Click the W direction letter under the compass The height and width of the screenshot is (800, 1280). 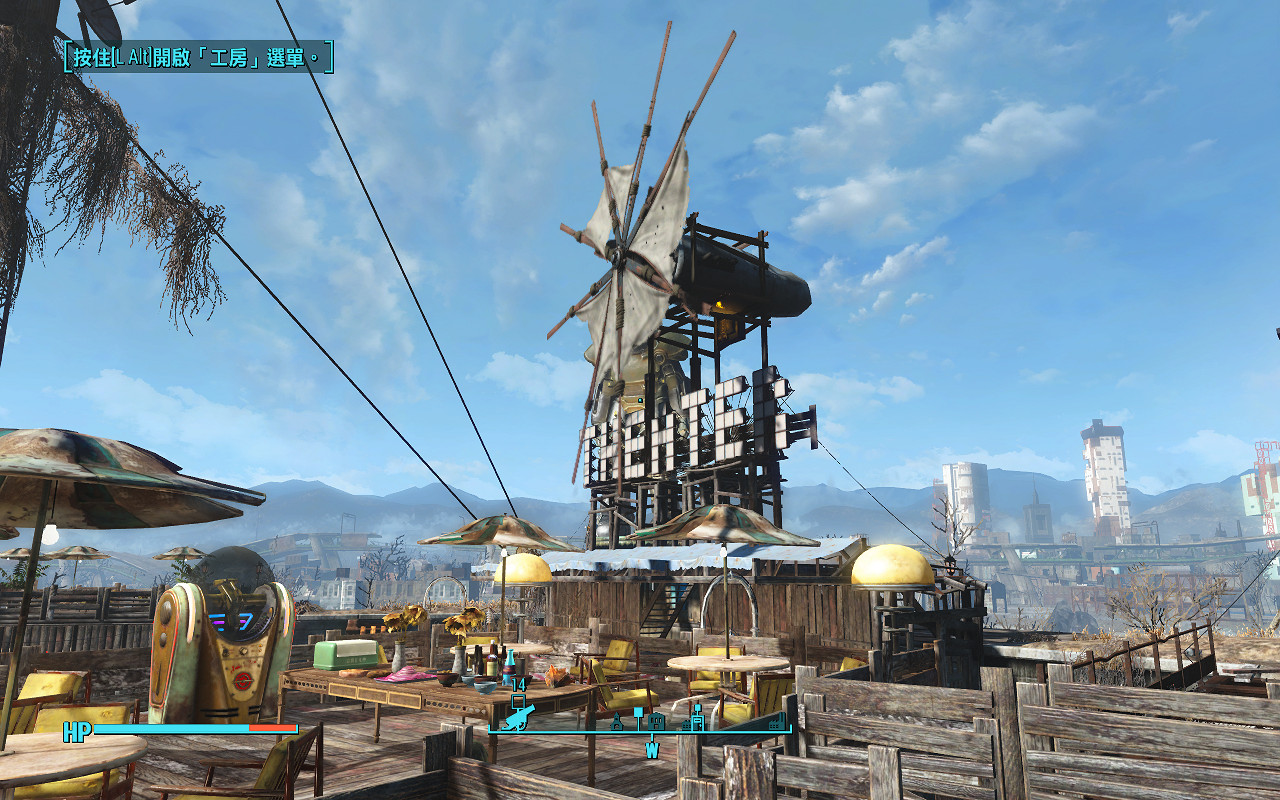tap(652, 749)
